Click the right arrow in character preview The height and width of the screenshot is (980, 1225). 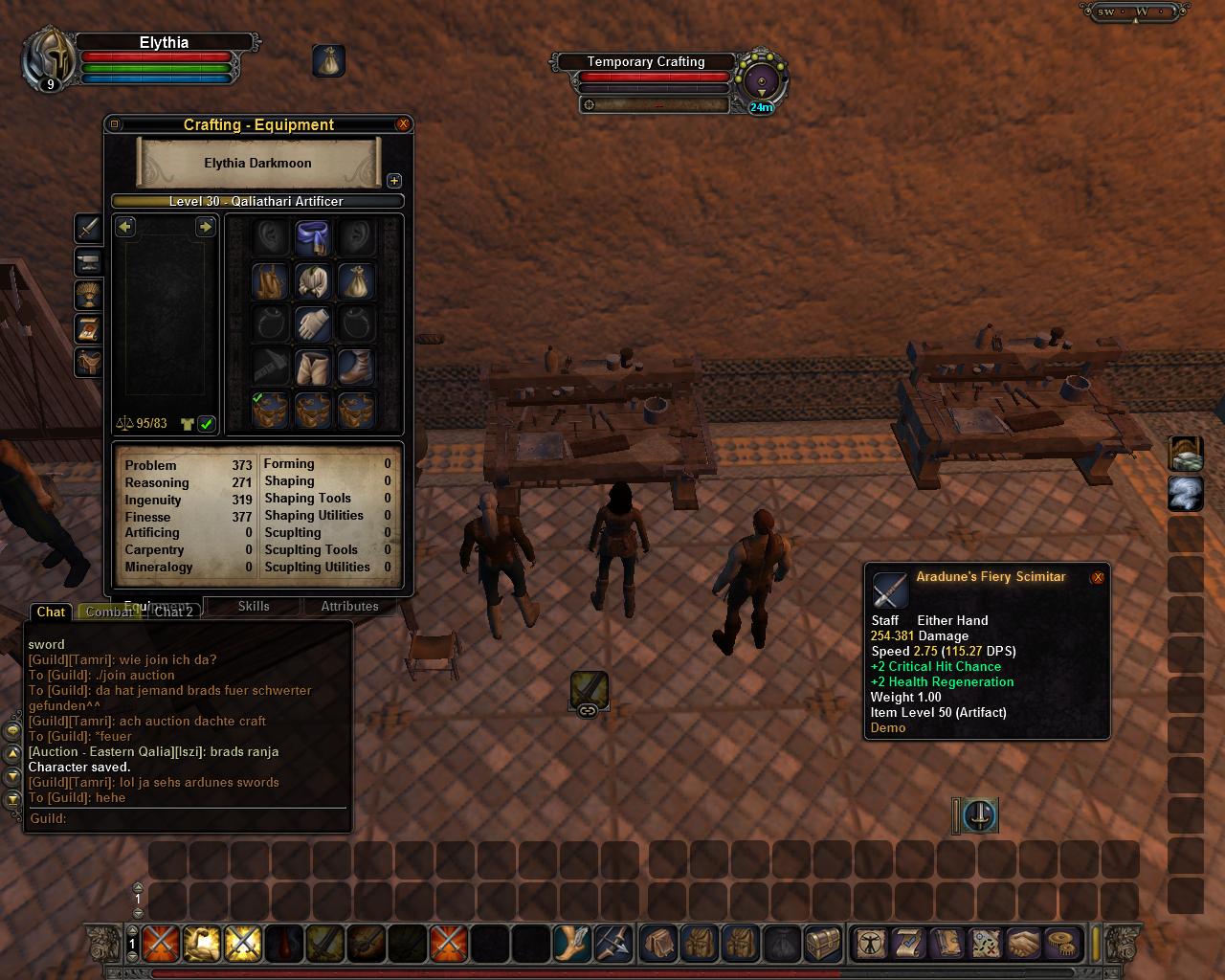(205, 227)
